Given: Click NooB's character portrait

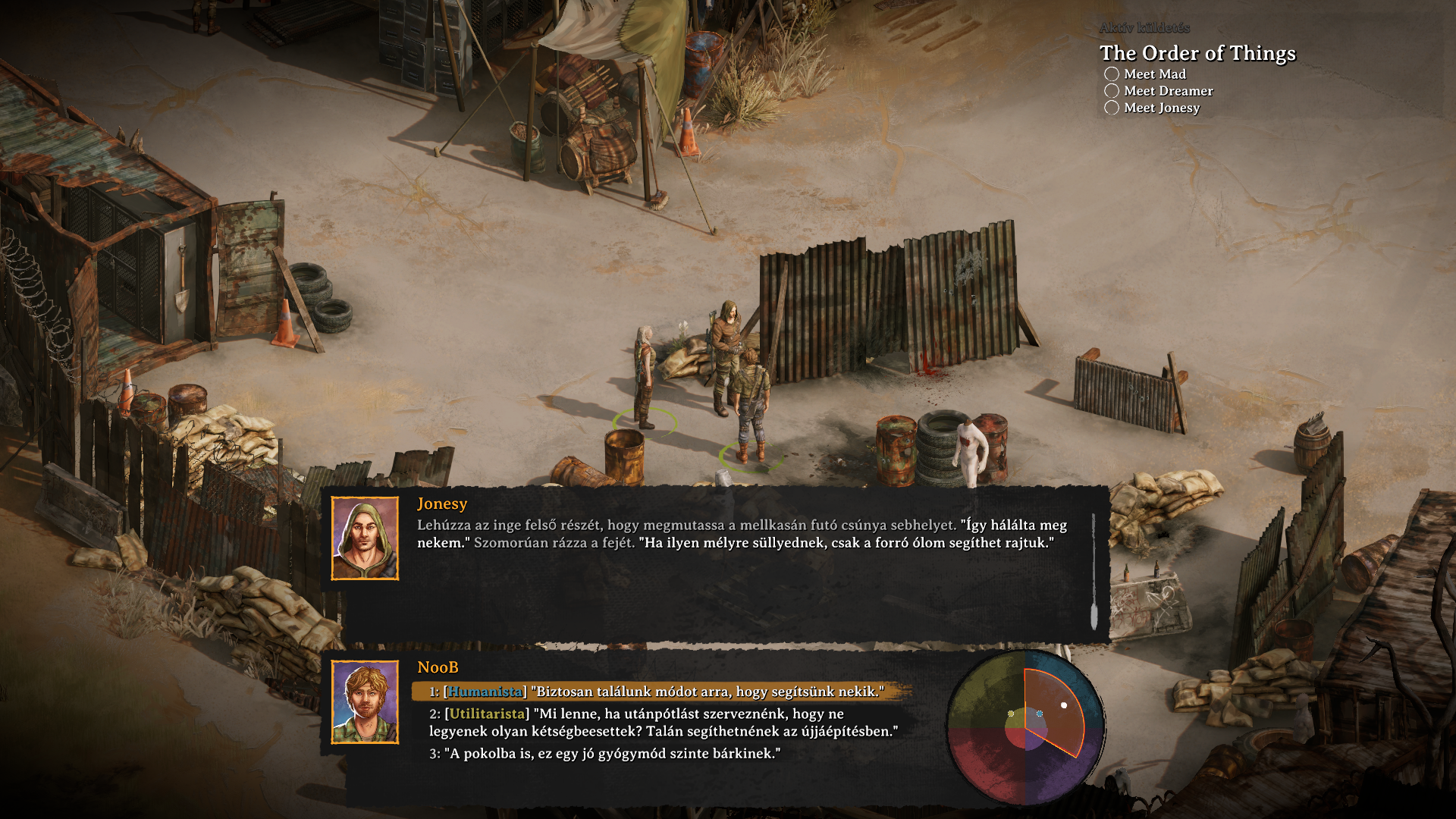Looking at the screenshot, I should click(365, 702).
